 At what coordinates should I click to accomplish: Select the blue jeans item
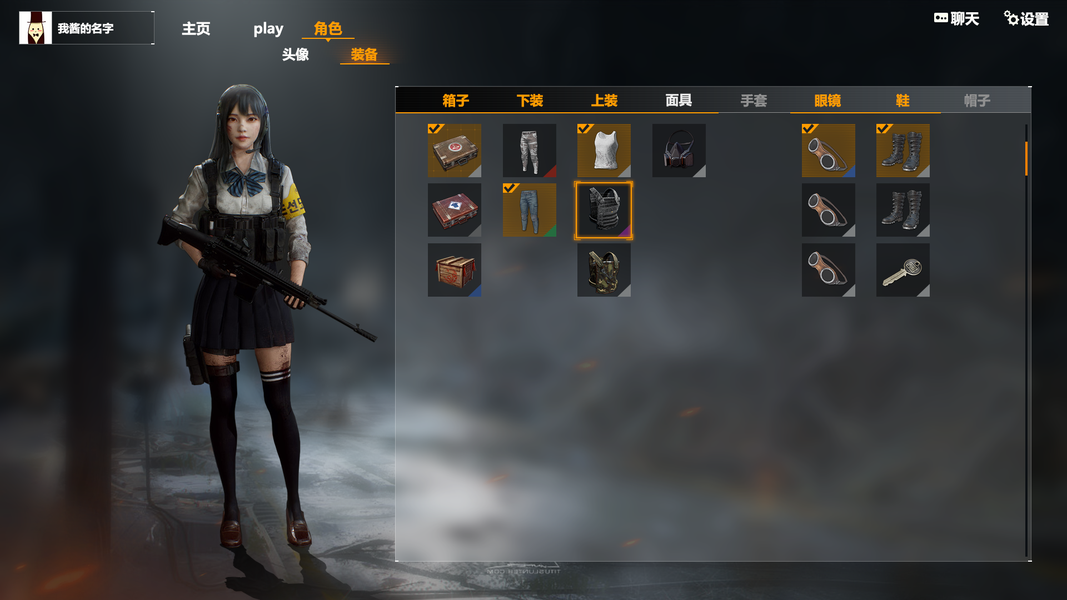point(529,210)
